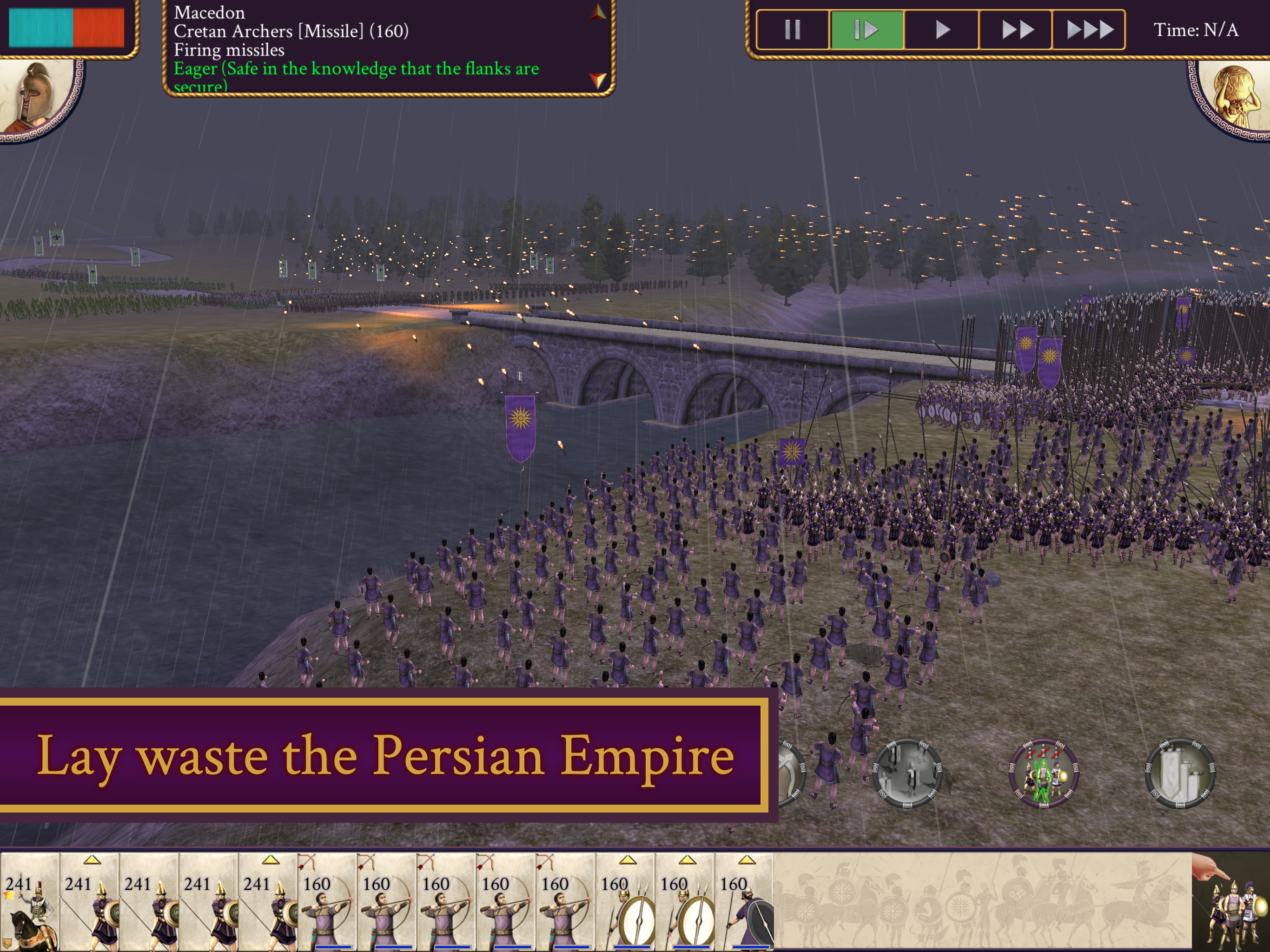
Task: Open the pointing-hand soldier group icon
Action: (1230, 901)
